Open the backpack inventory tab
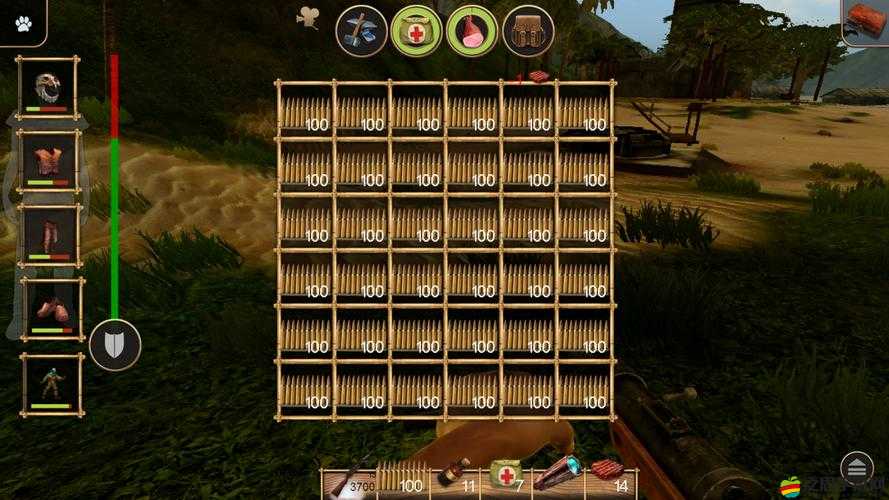 point(527,30)
